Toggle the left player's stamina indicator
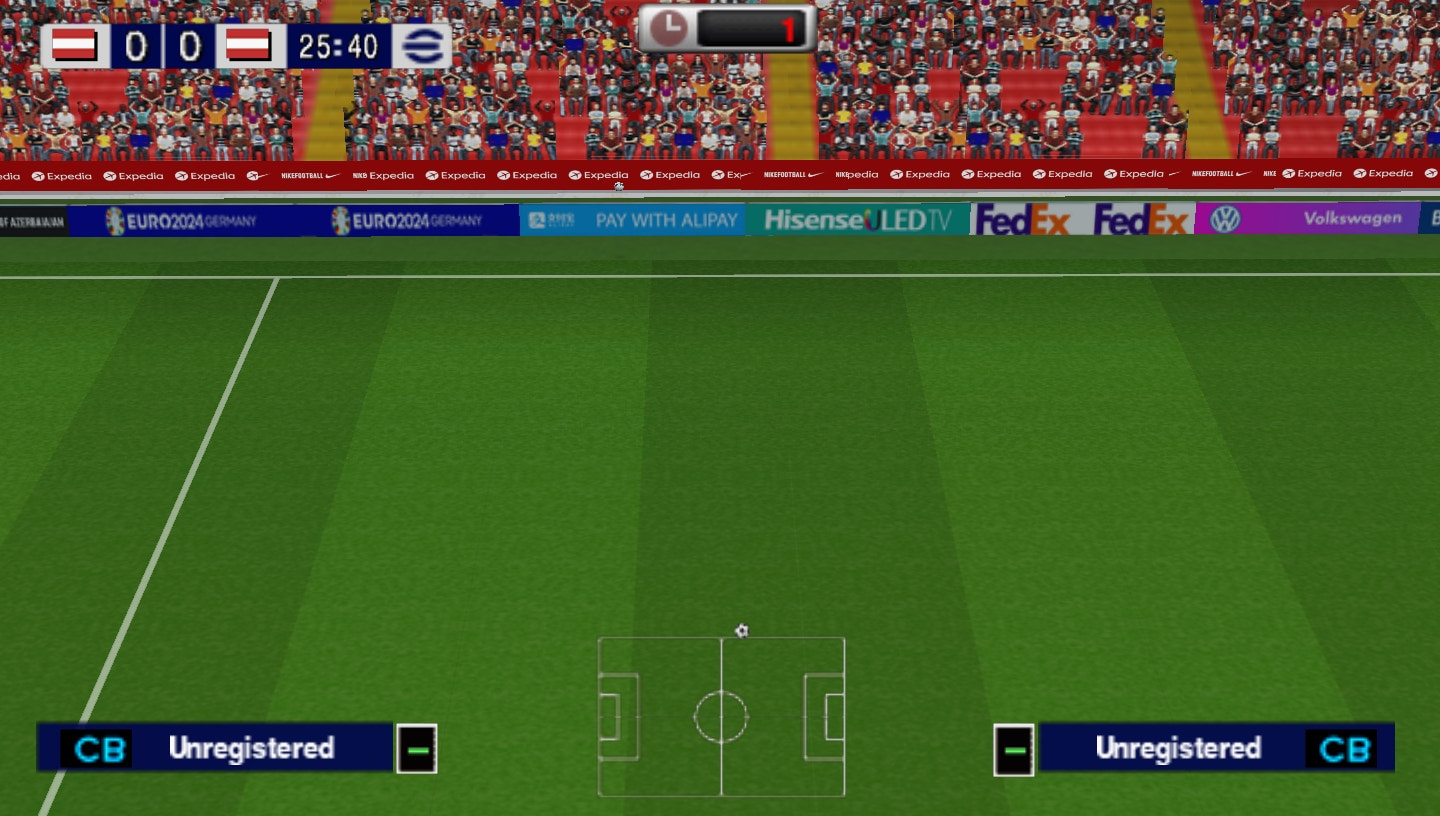The image size is (1440, 816). (417, 748)
